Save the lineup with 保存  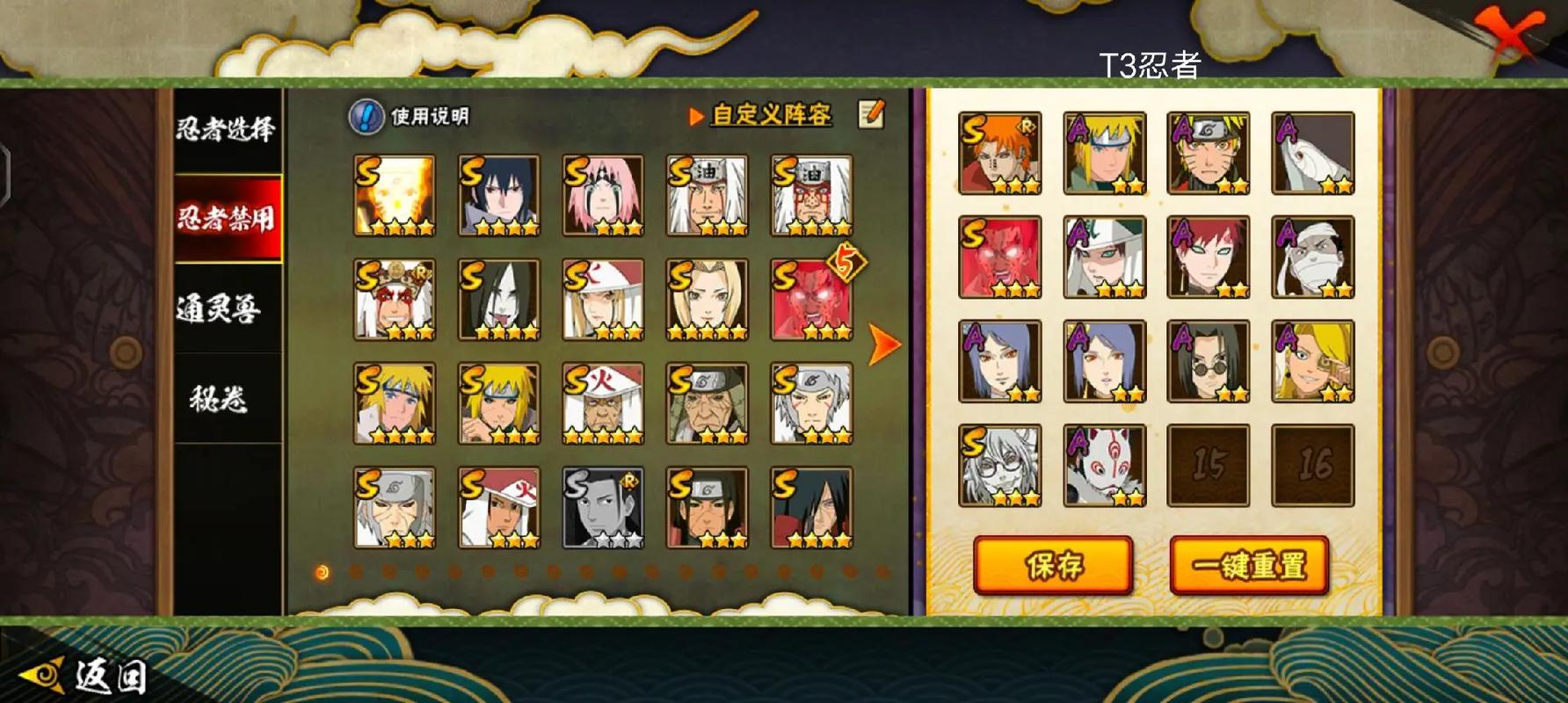[x=1053, y=565]
